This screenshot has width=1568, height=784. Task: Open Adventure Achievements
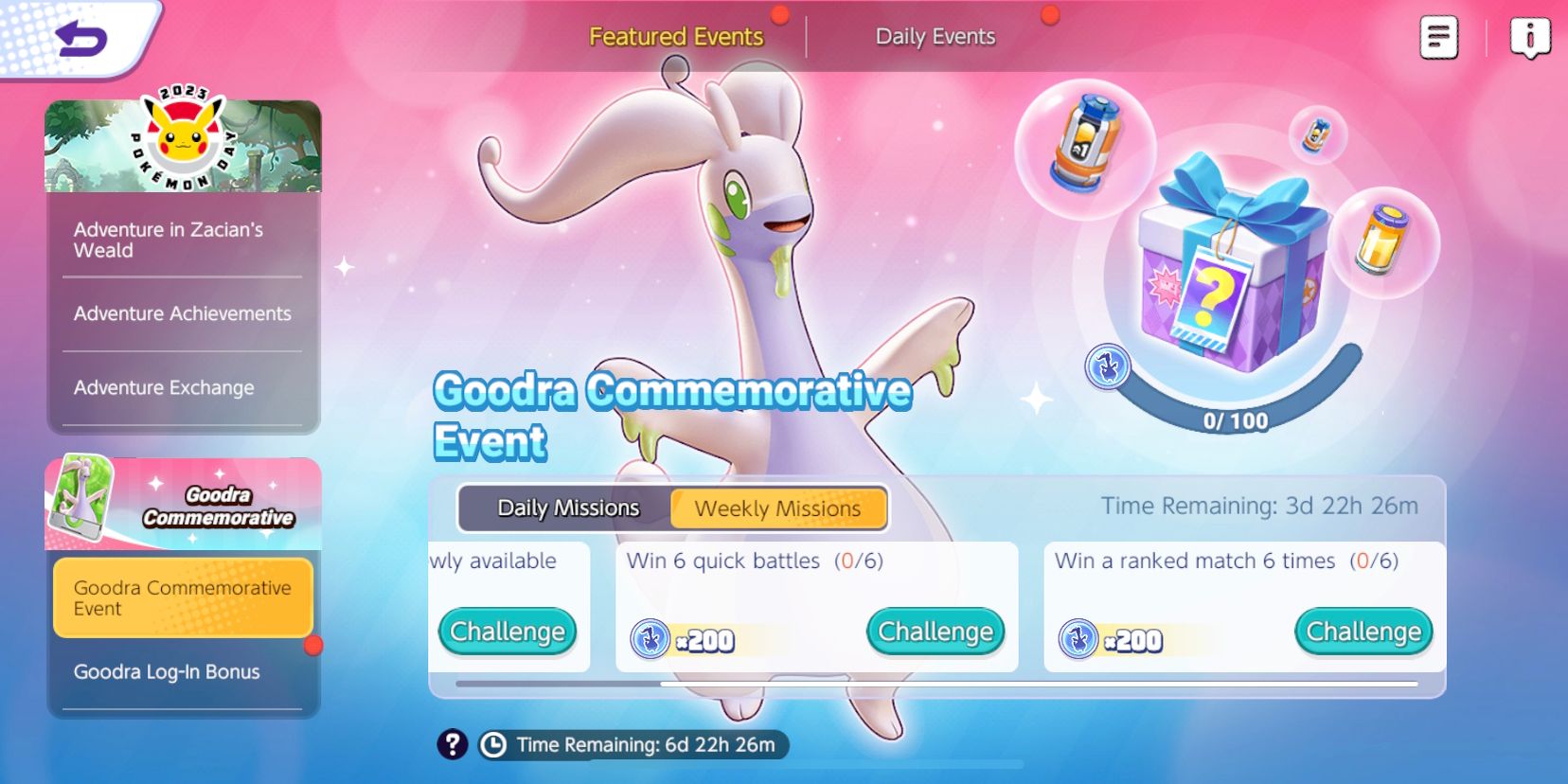[182, 313]
